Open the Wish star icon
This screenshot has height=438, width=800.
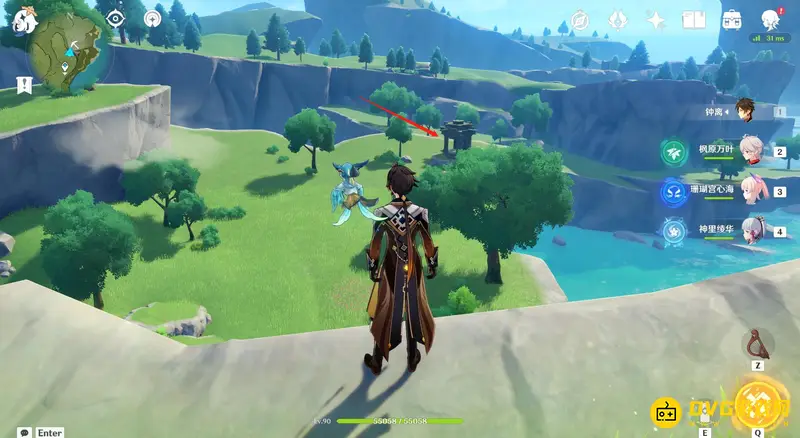[x=656, y=19]
